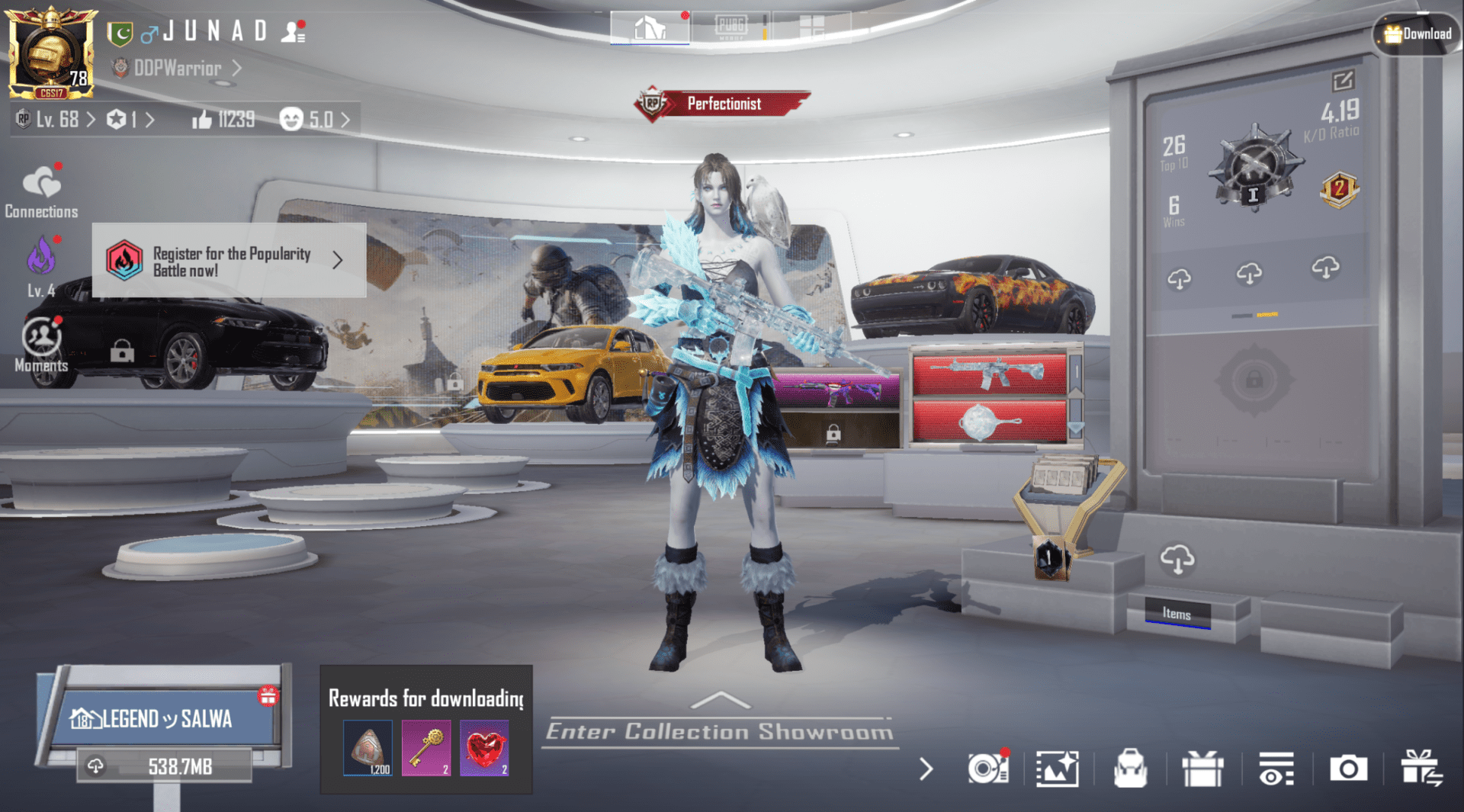Expand the 5.0 rating details chevron
The height and width of the screenshot is (812, 1464).
pyautogui.click(x=345, y=119)
